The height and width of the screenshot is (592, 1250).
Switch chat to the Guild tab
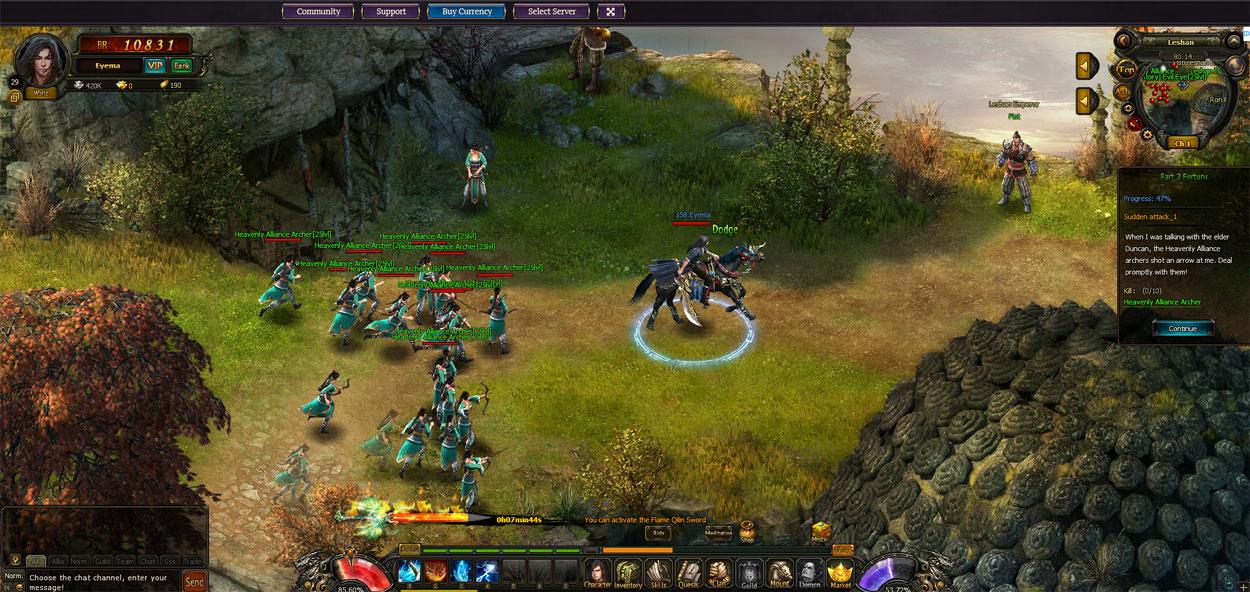coord(102,561)
